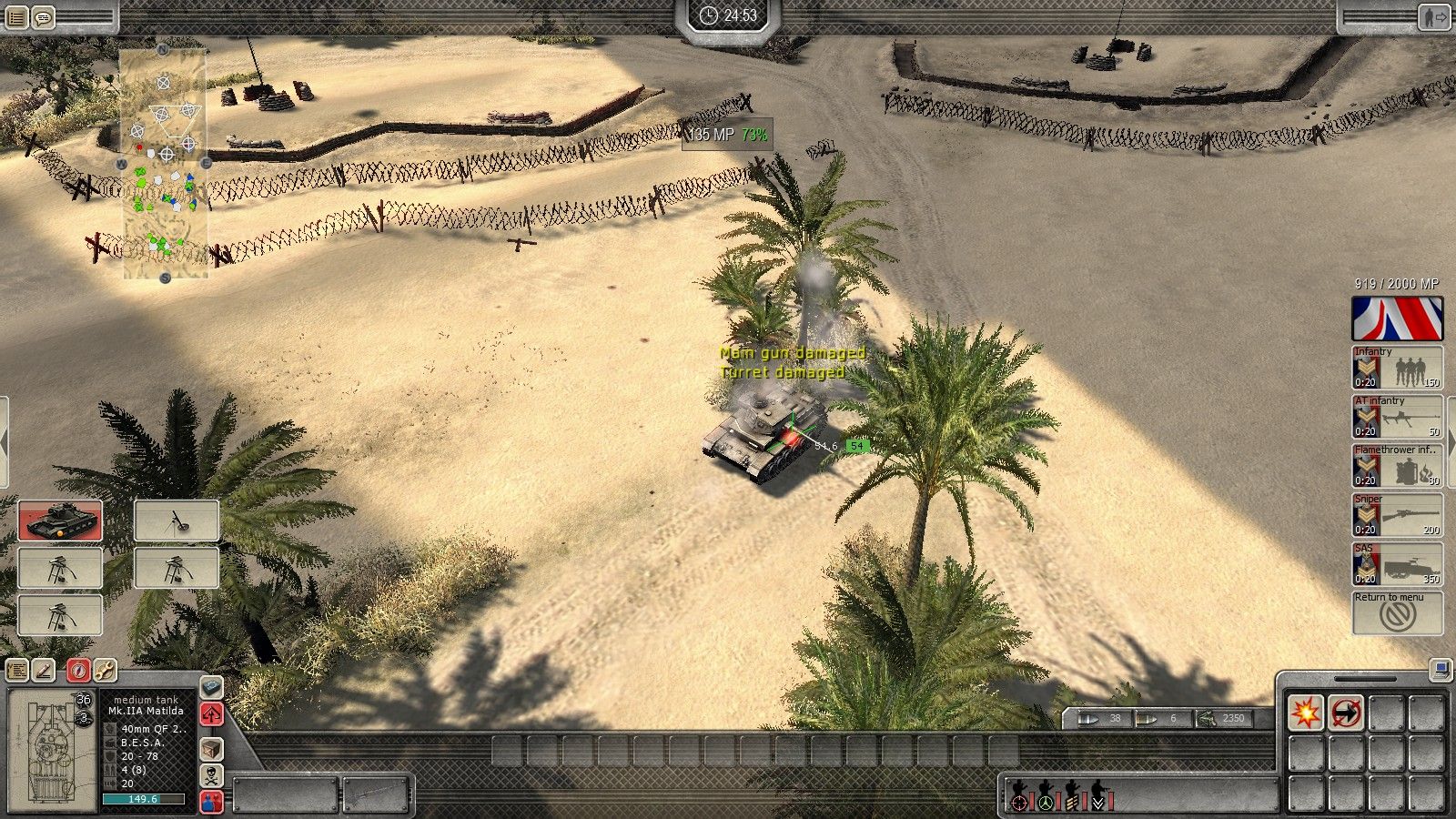
Task: Select the Matilda tank unit card
Action: [x=60, y=521]
